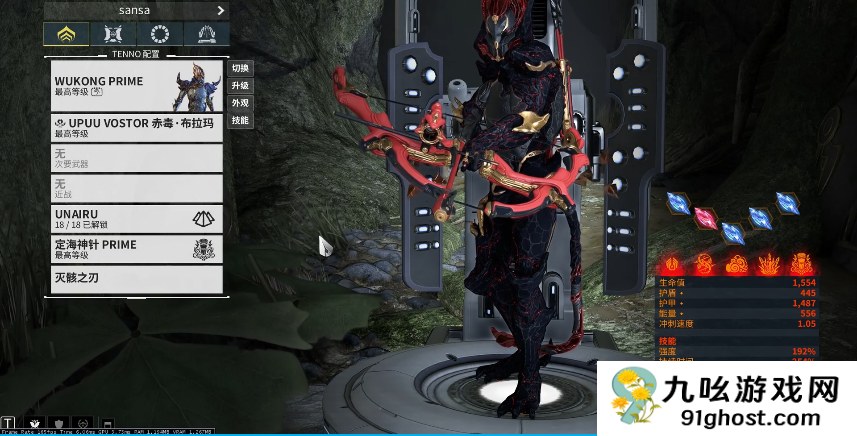Click the shield icon in bottom toolbar
The image size is (857, 436).
point(59,423)
